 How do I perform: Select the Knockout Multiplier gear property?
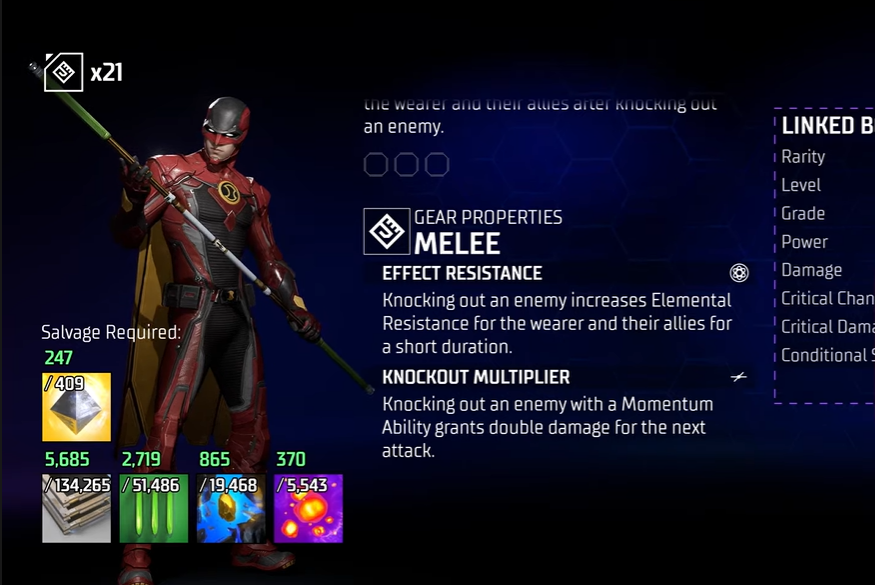(x=476, y=377)
